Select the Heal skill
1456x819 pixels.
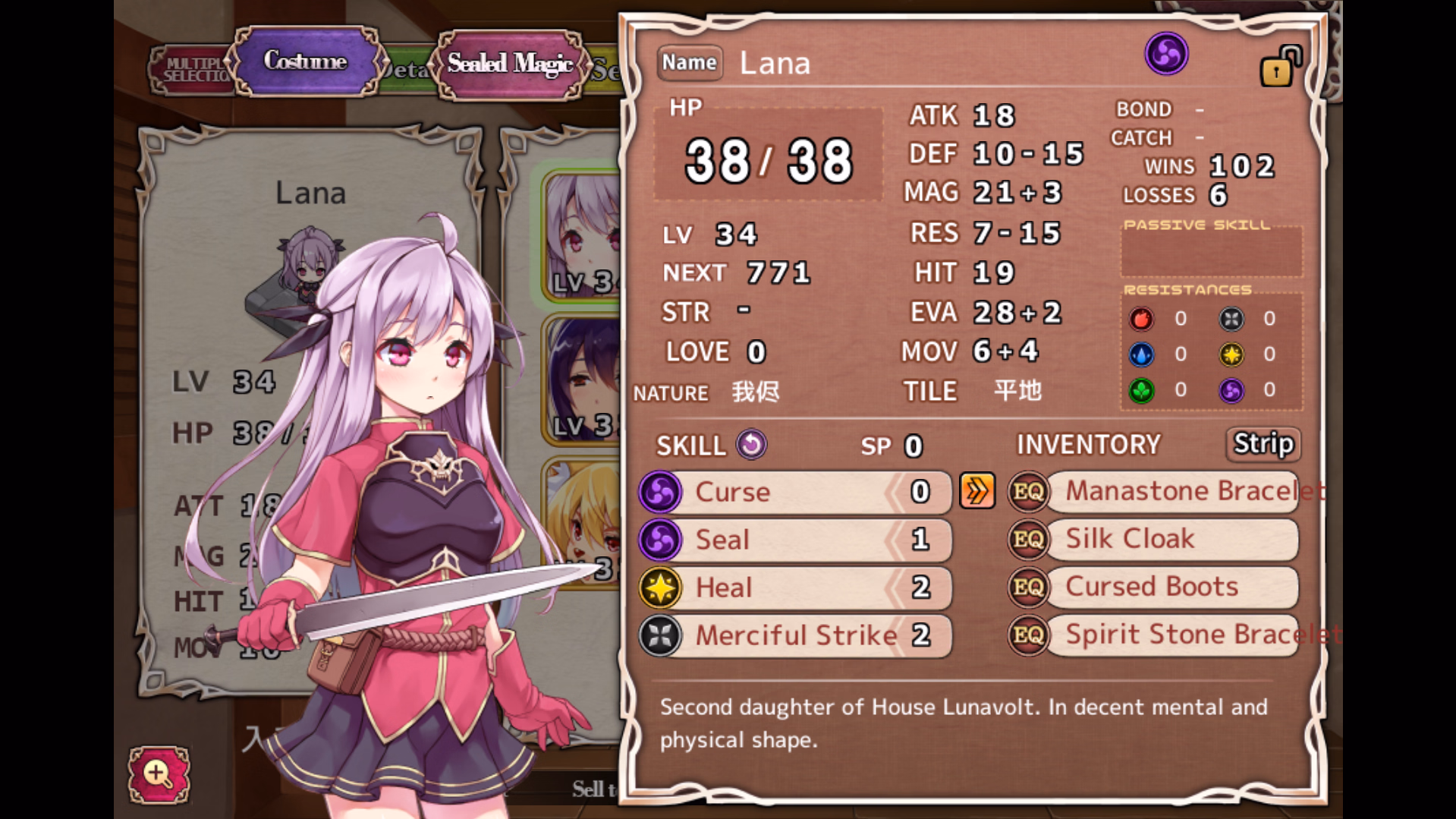793,587
